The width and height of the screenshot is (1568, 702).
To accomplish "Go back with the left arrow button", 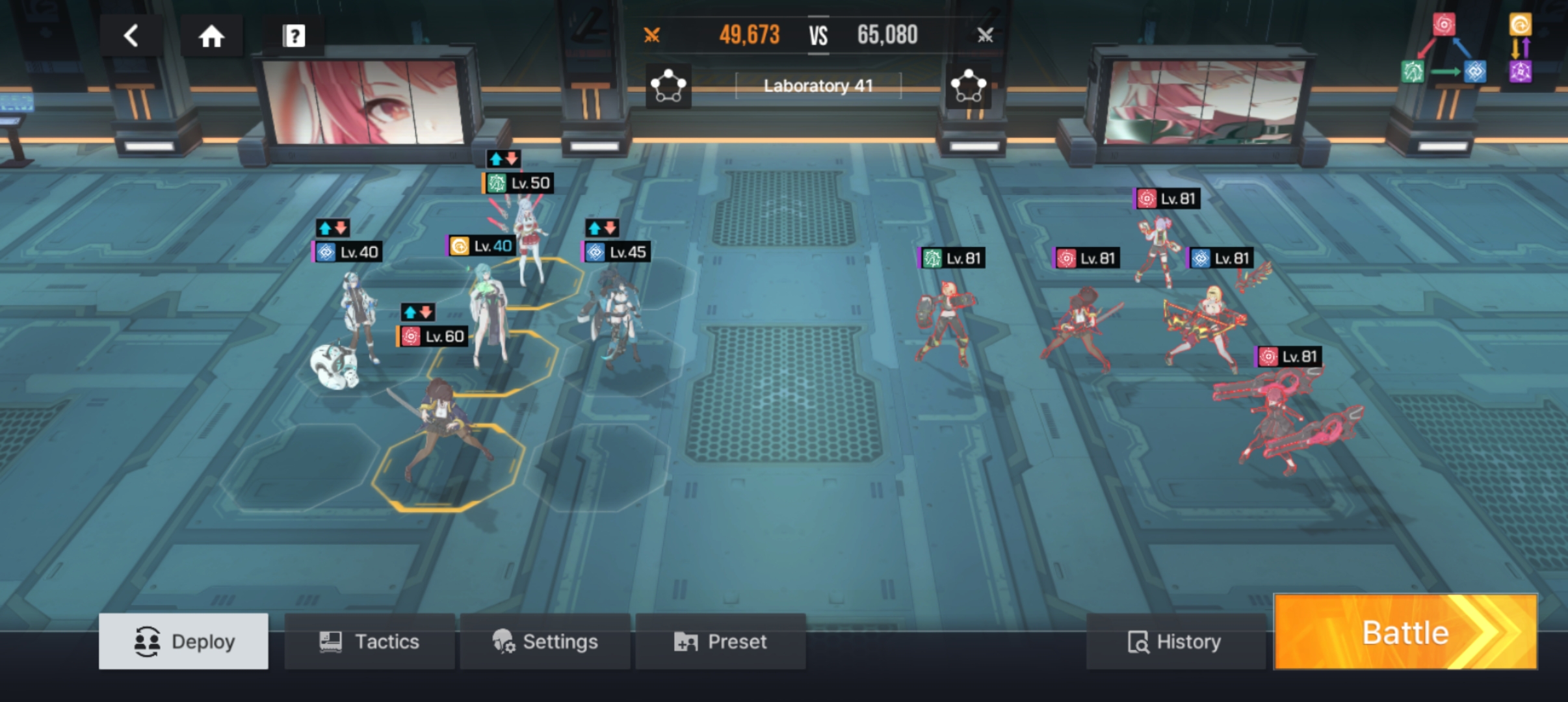I will [x=131, y=36].
